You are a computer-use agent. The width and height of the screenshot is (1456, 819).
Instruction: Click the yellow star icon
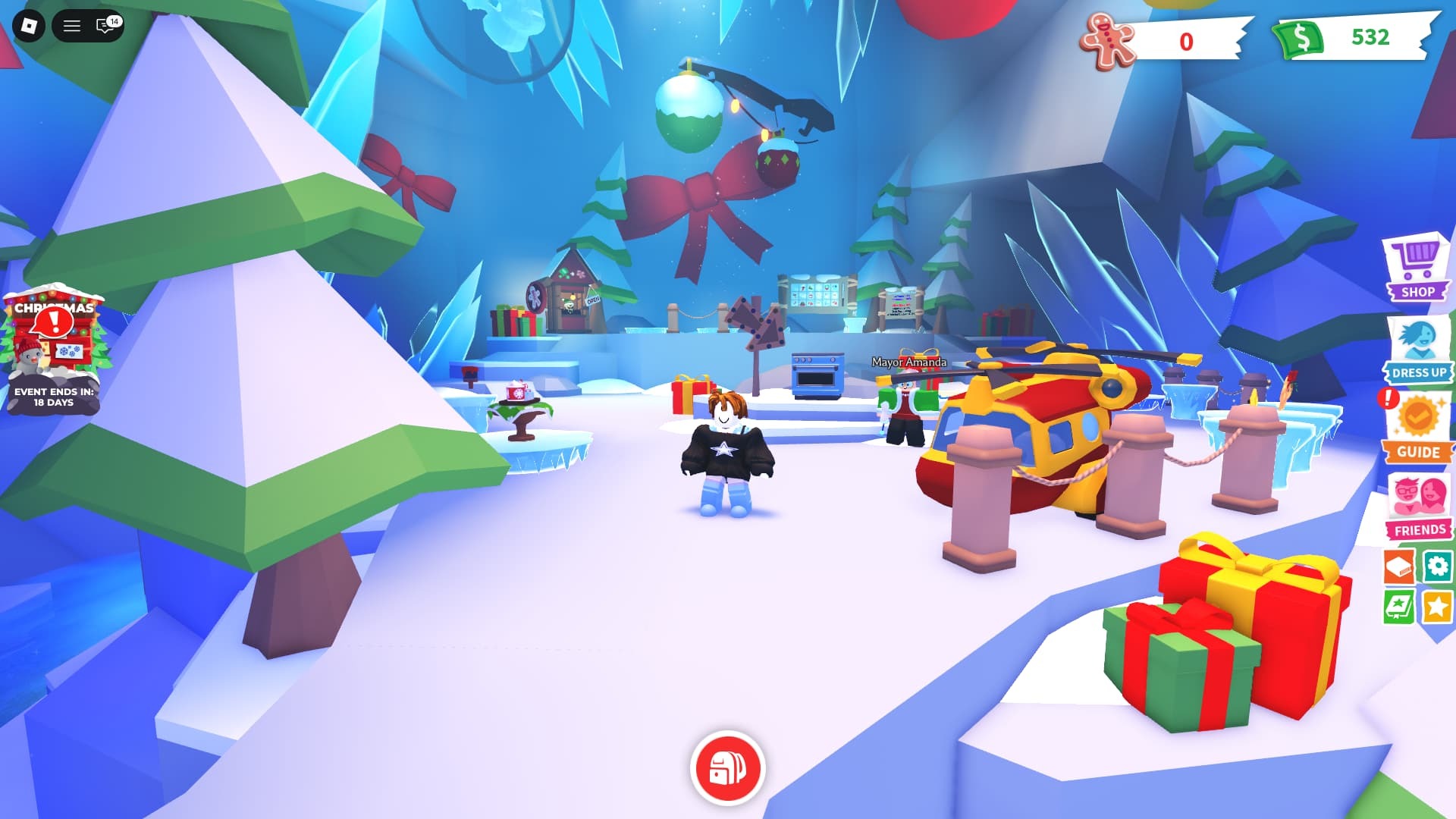tap(1437, 607)
